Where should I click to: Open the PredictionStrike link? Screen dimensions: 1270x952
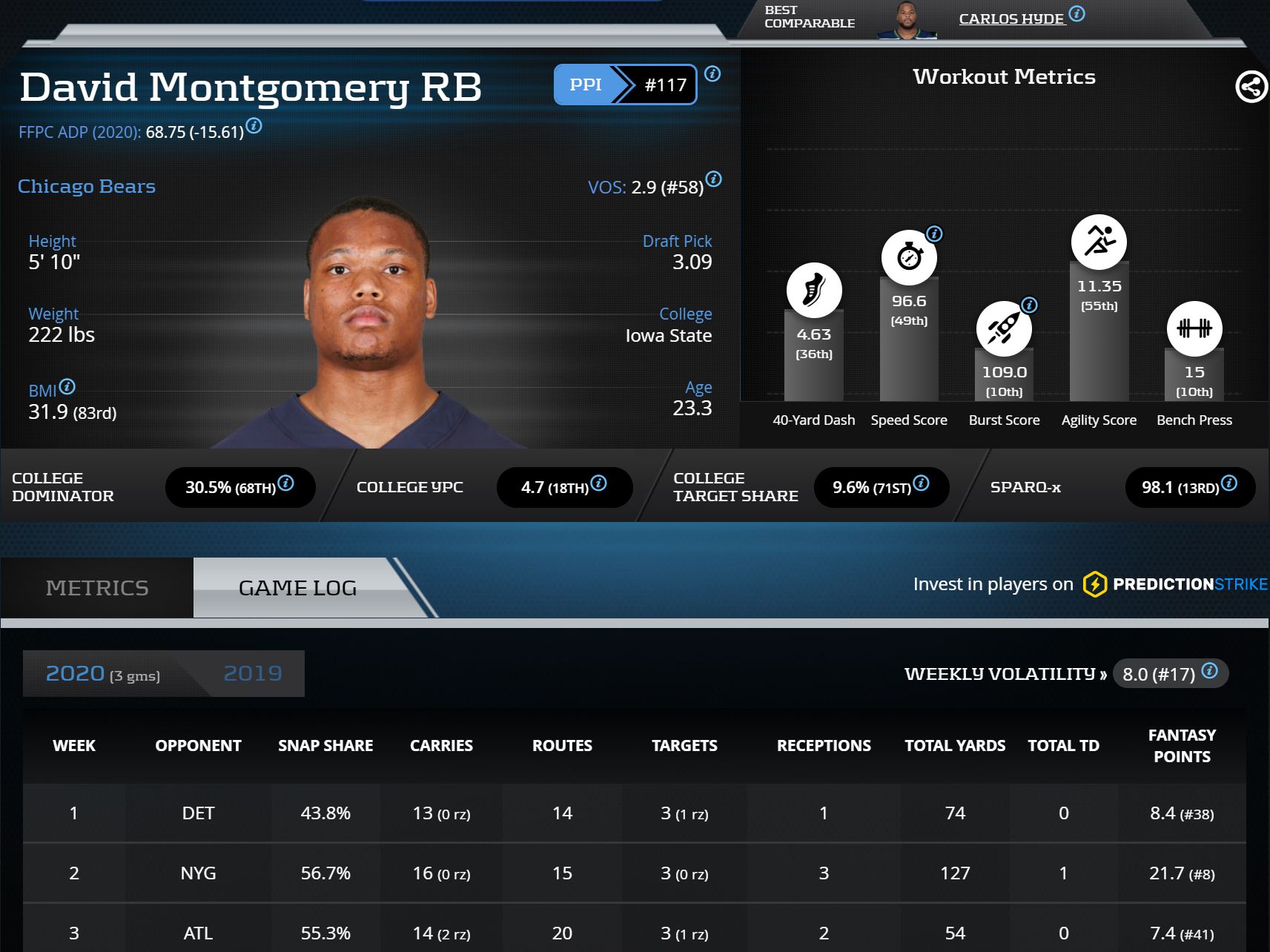coord(1175,584)
